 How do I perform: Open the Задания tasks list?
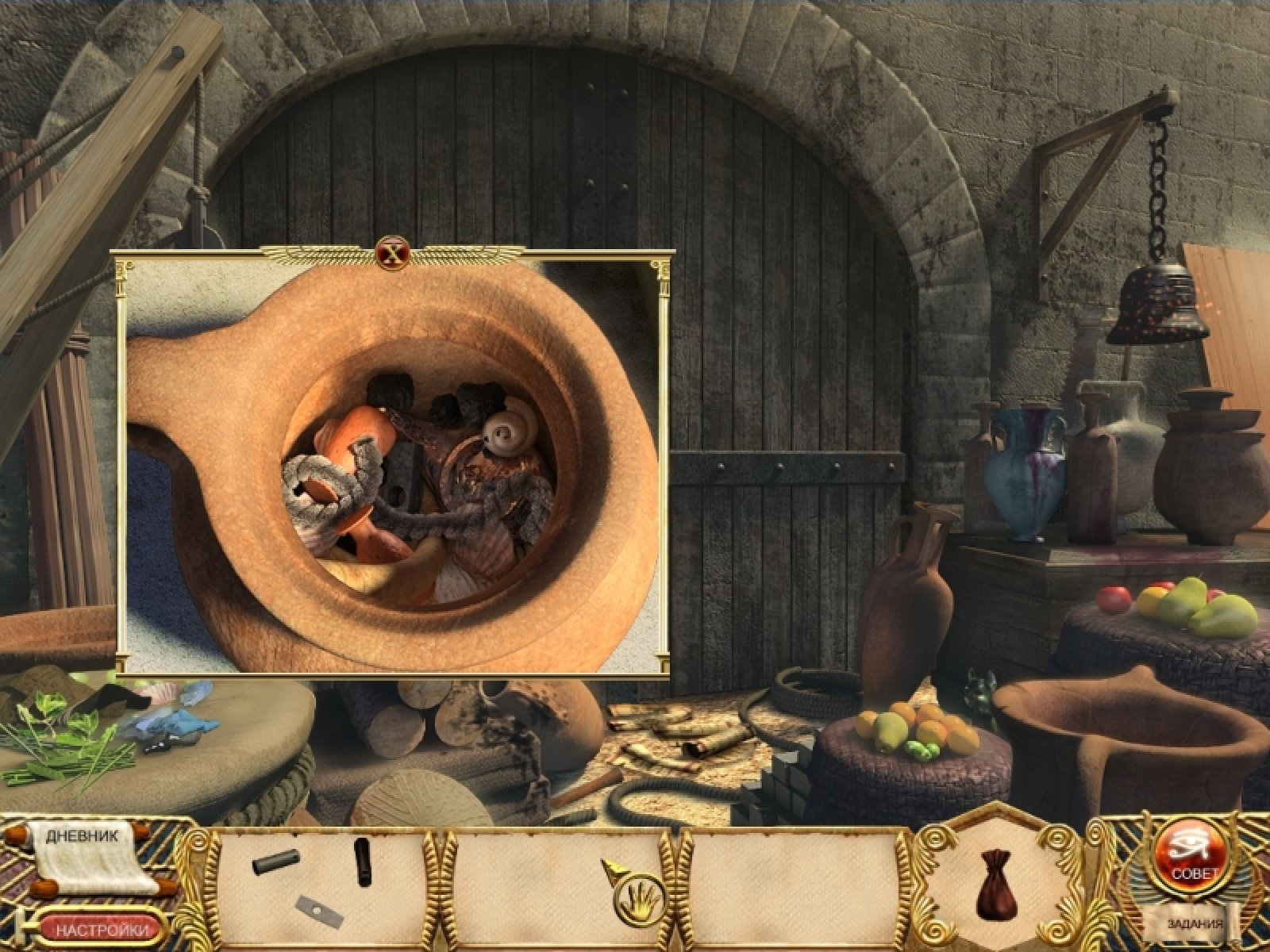click(x=1194, y=924)
